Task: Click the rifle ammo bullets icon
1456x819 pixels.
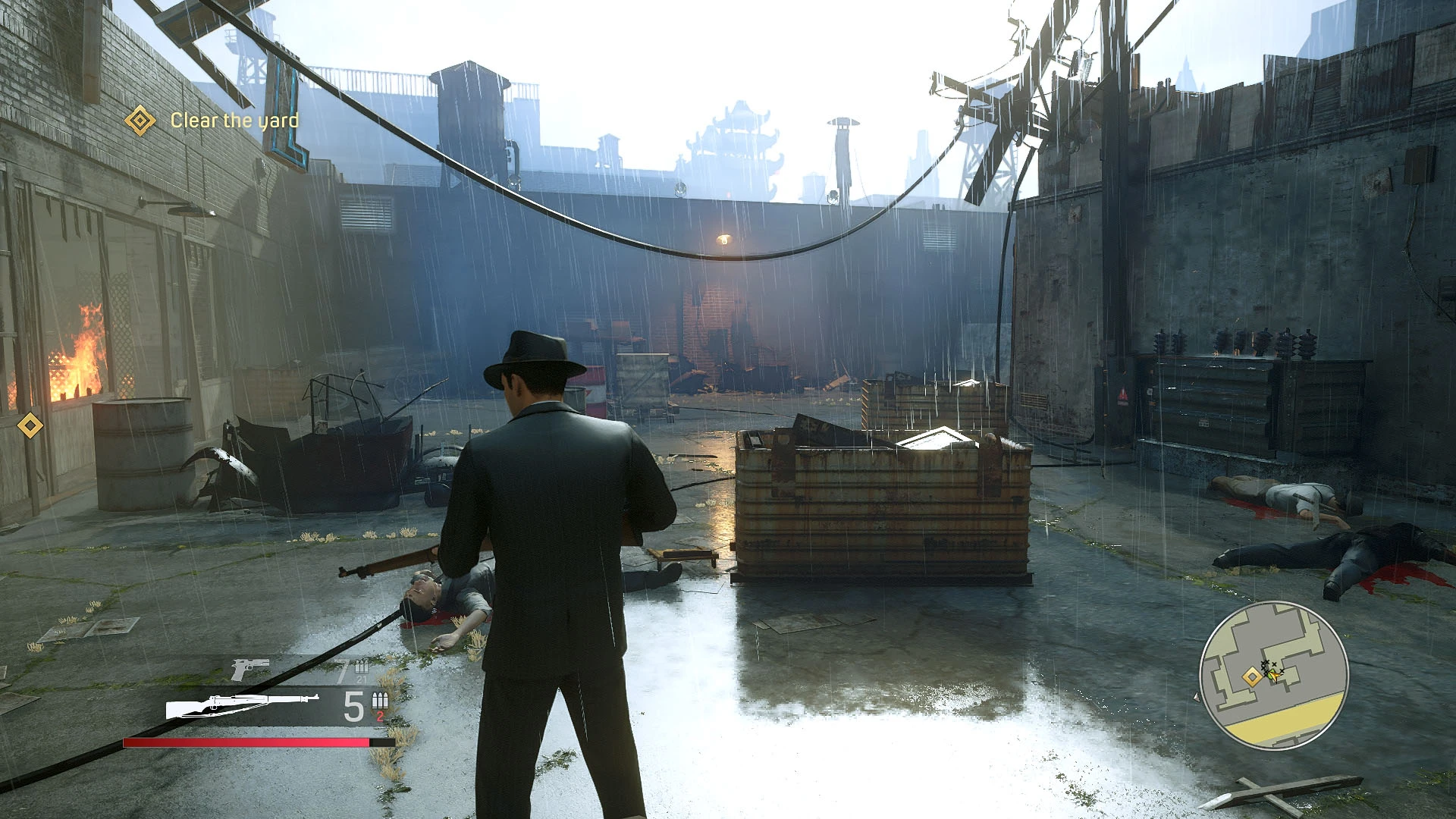Action: pos(379,701)
